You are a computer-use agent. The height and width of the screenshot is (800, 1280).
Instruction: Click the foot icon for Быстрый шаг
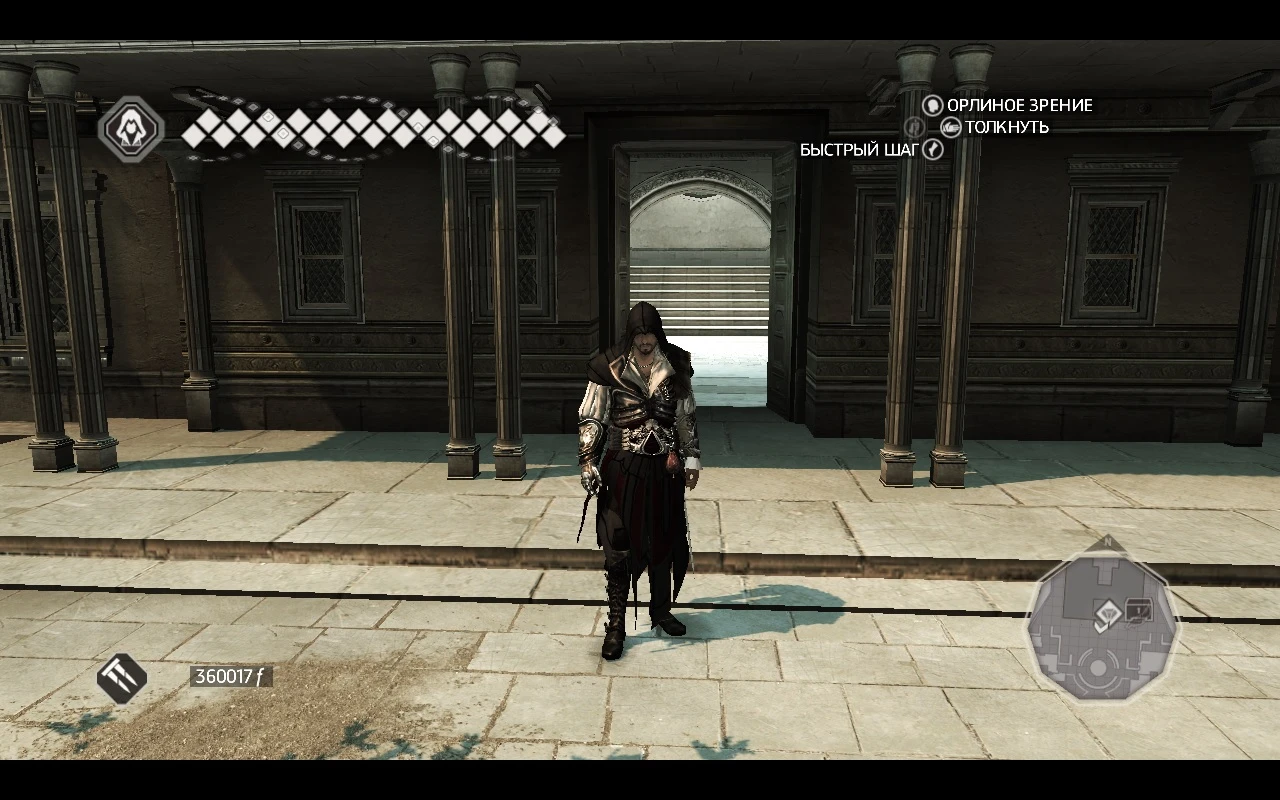(x=933, y=148)
